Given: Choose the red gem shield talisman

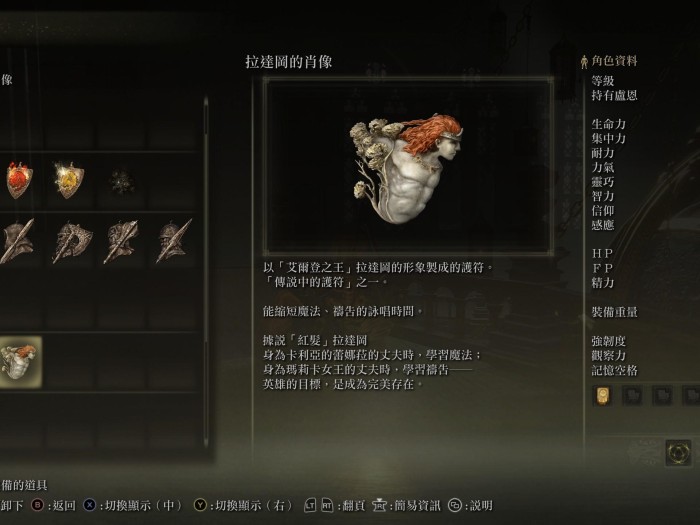Looking at the screenshot, I should 19,181.
